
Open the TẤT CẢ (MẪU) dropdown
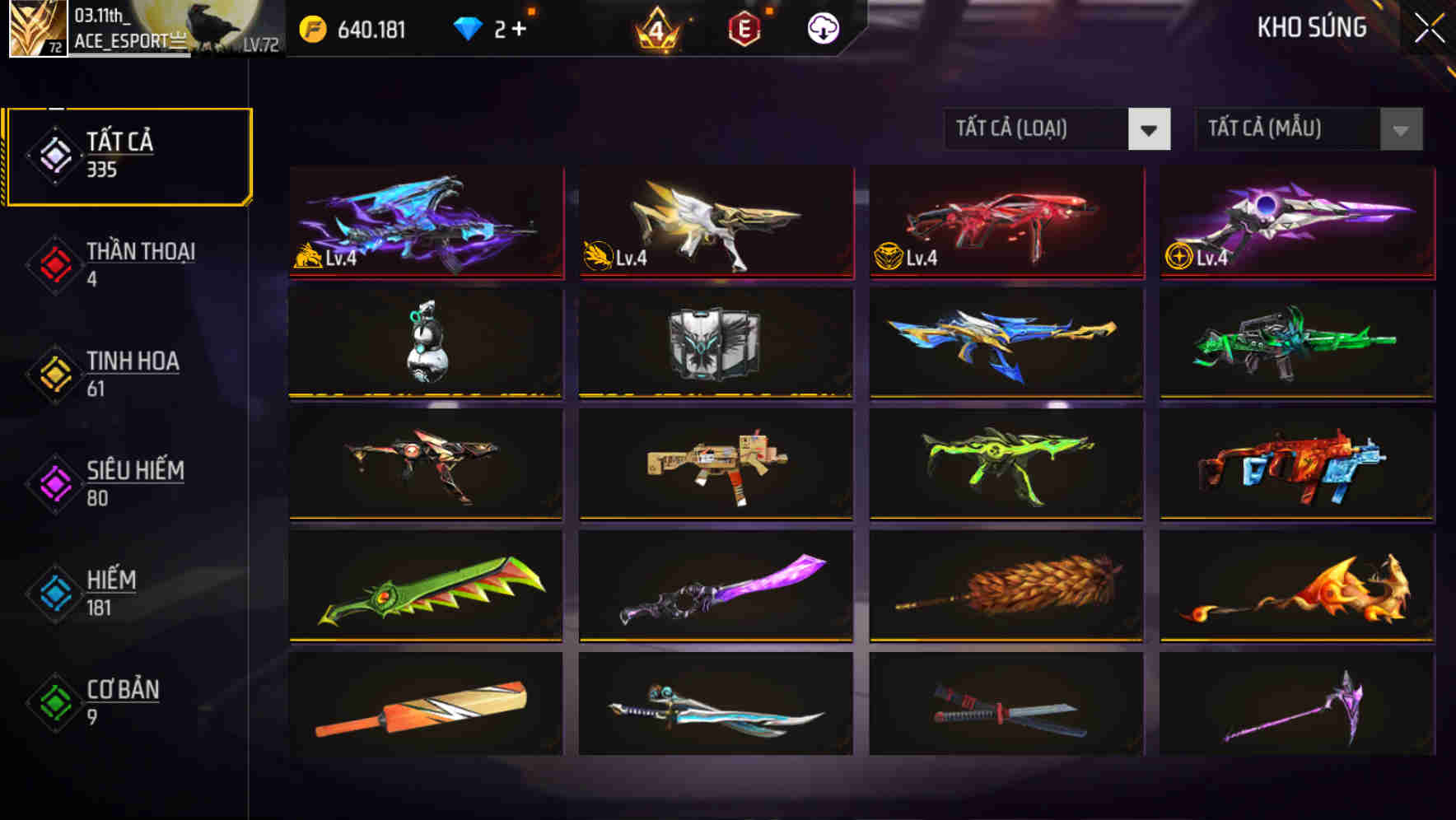point(1309,129)
